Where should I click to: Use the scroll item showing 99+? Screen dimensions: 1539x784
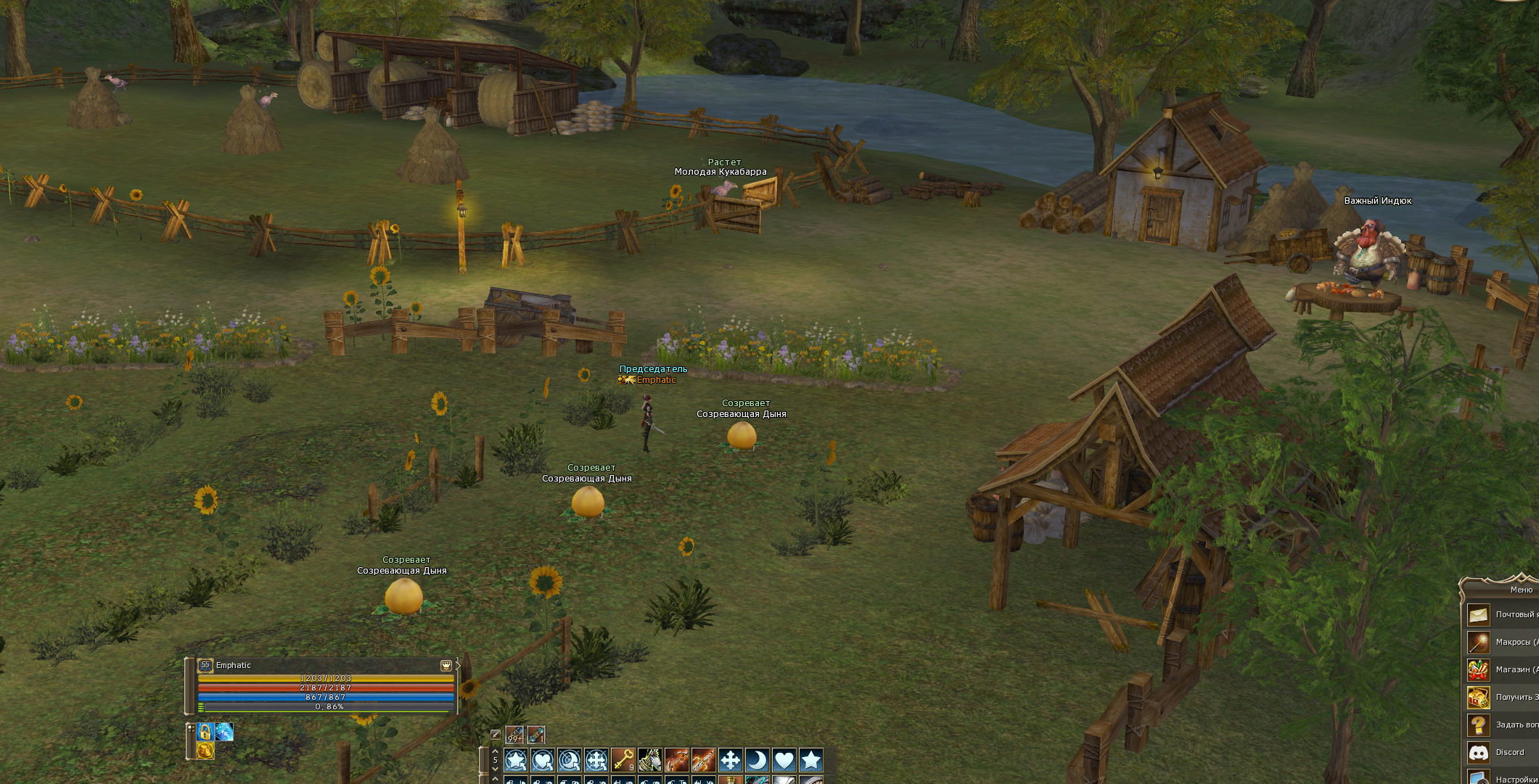coord(514,735)
